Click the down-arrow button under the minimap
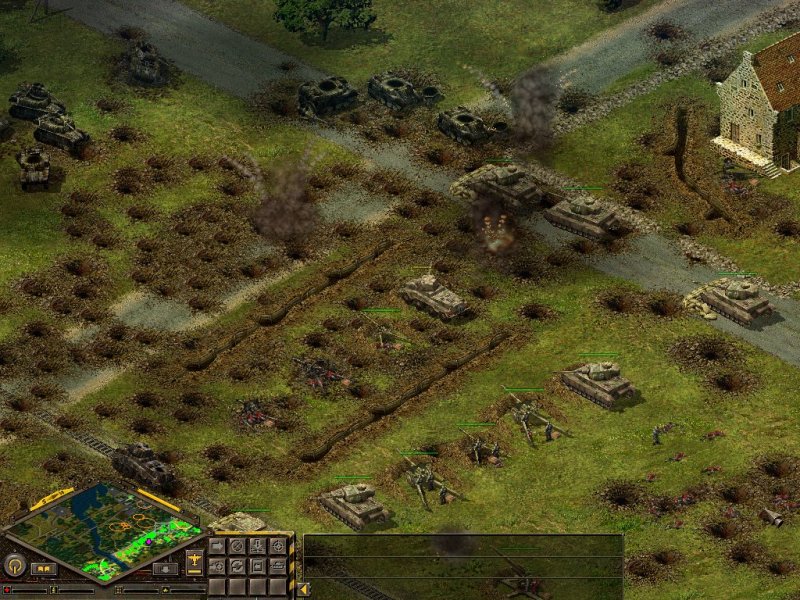 166,568
